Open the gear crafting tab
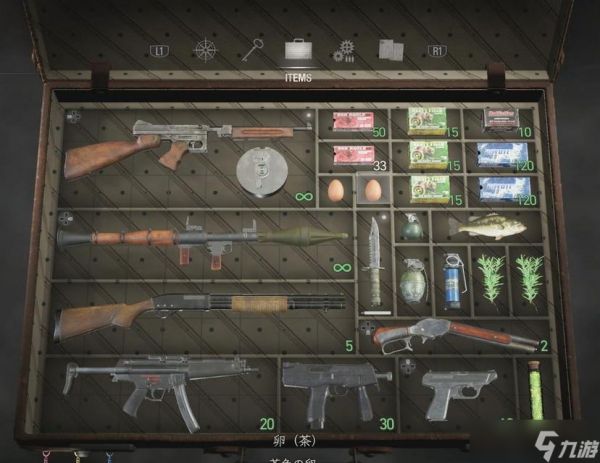The width and height of the screenshot is (600, 463). point(346,49)
